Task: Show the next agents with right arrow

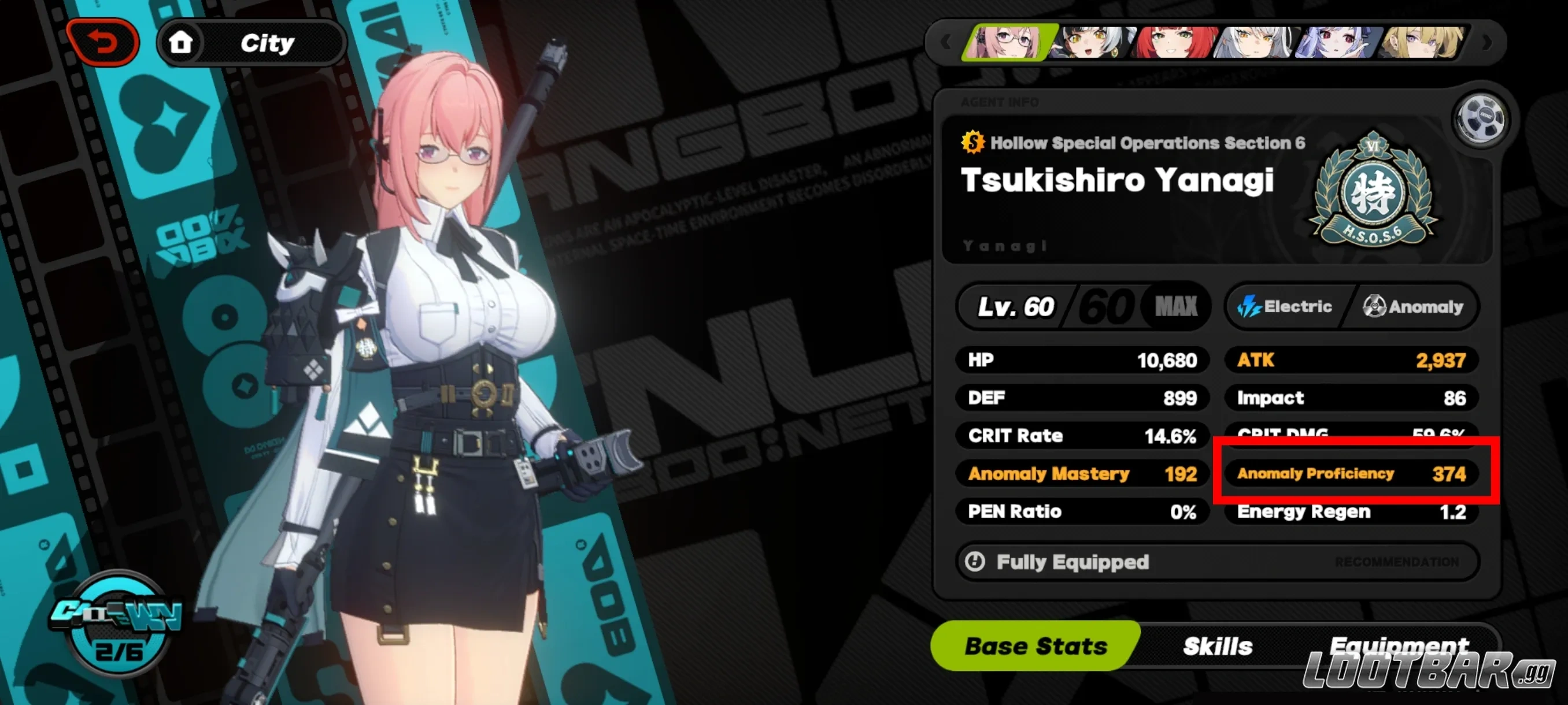Action: (1486, 43)
